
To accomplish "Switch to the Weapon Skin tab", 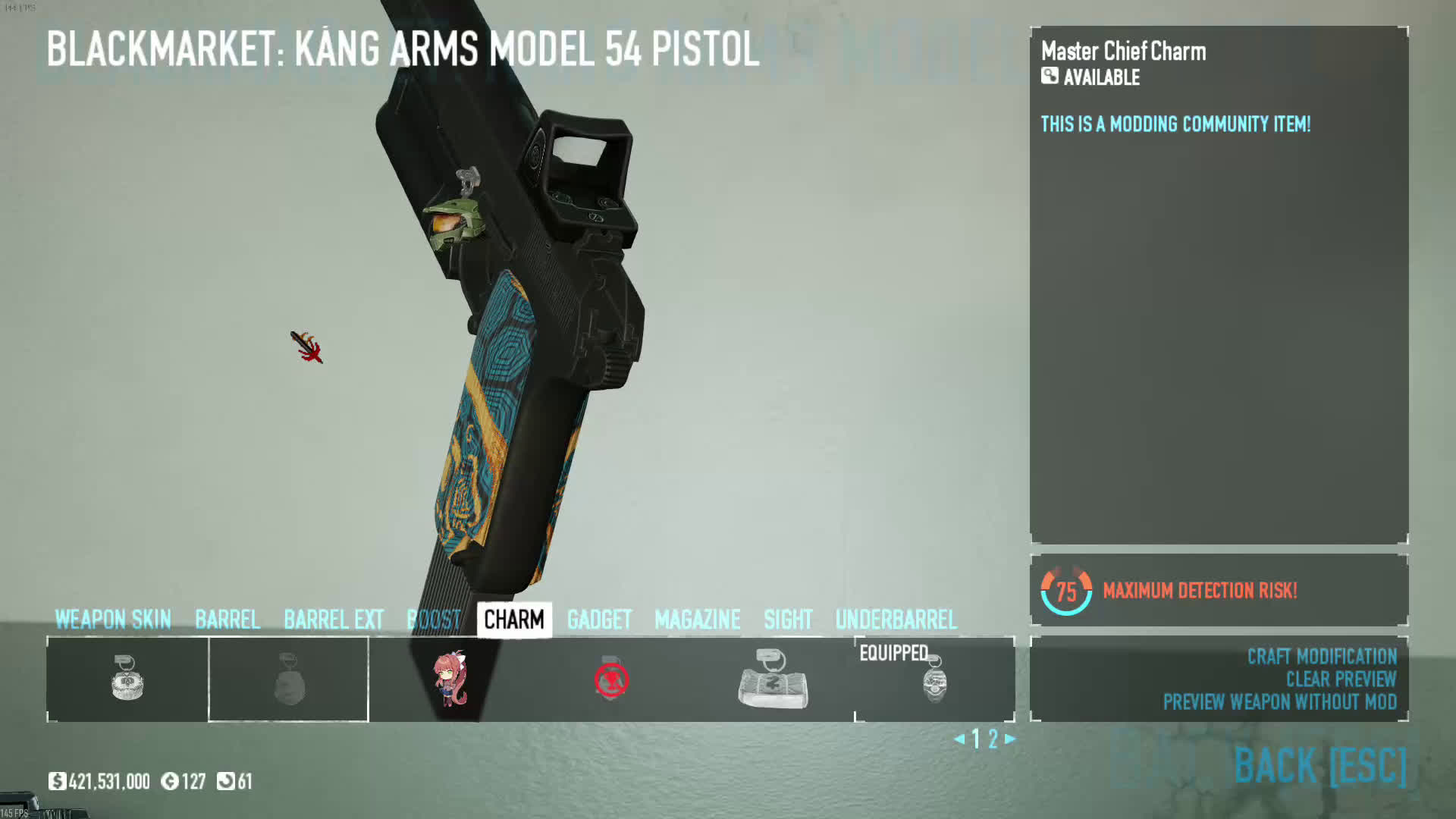I will [113, 620].
